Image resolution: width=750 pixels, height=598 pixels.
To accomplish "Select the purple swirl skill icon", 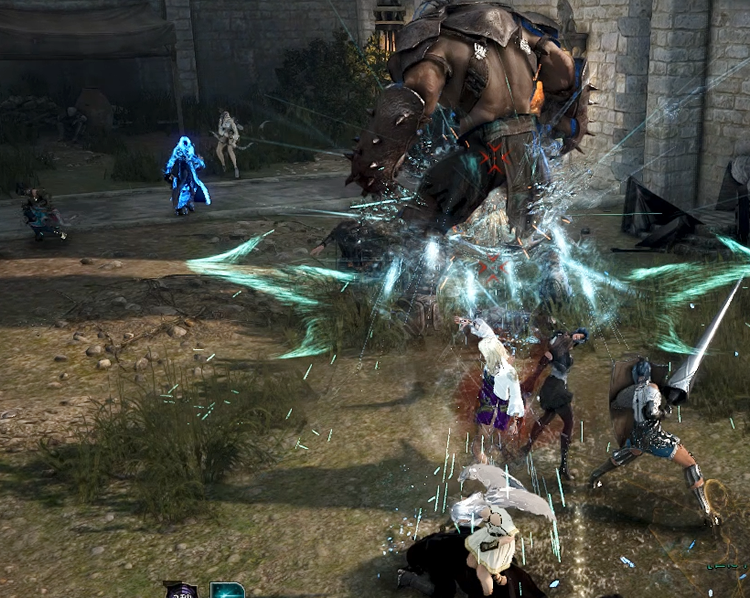I will pos(181,590).
